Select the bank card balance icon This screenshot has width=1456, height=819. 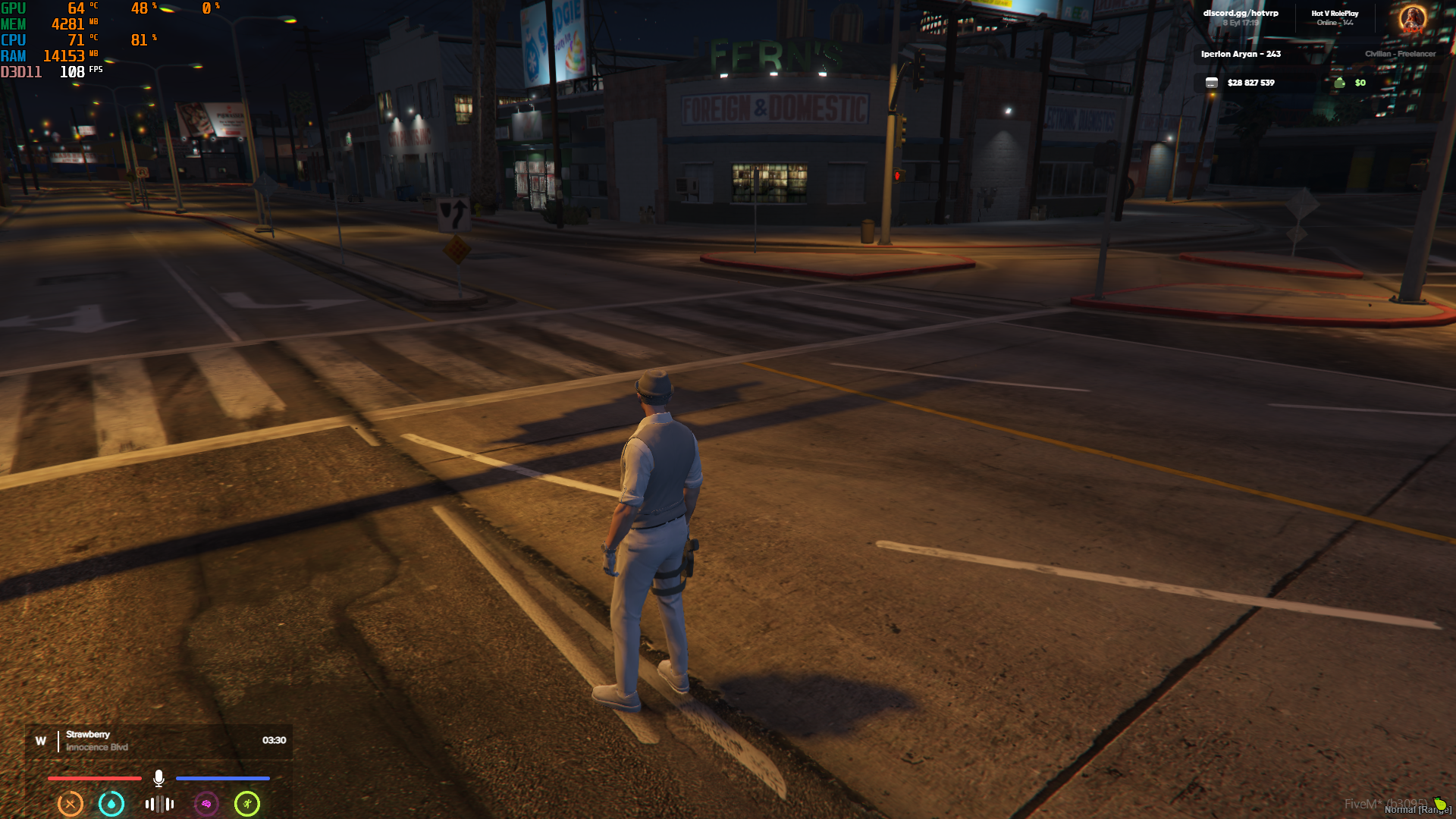pyautogui.click(x=1212, y=83)
